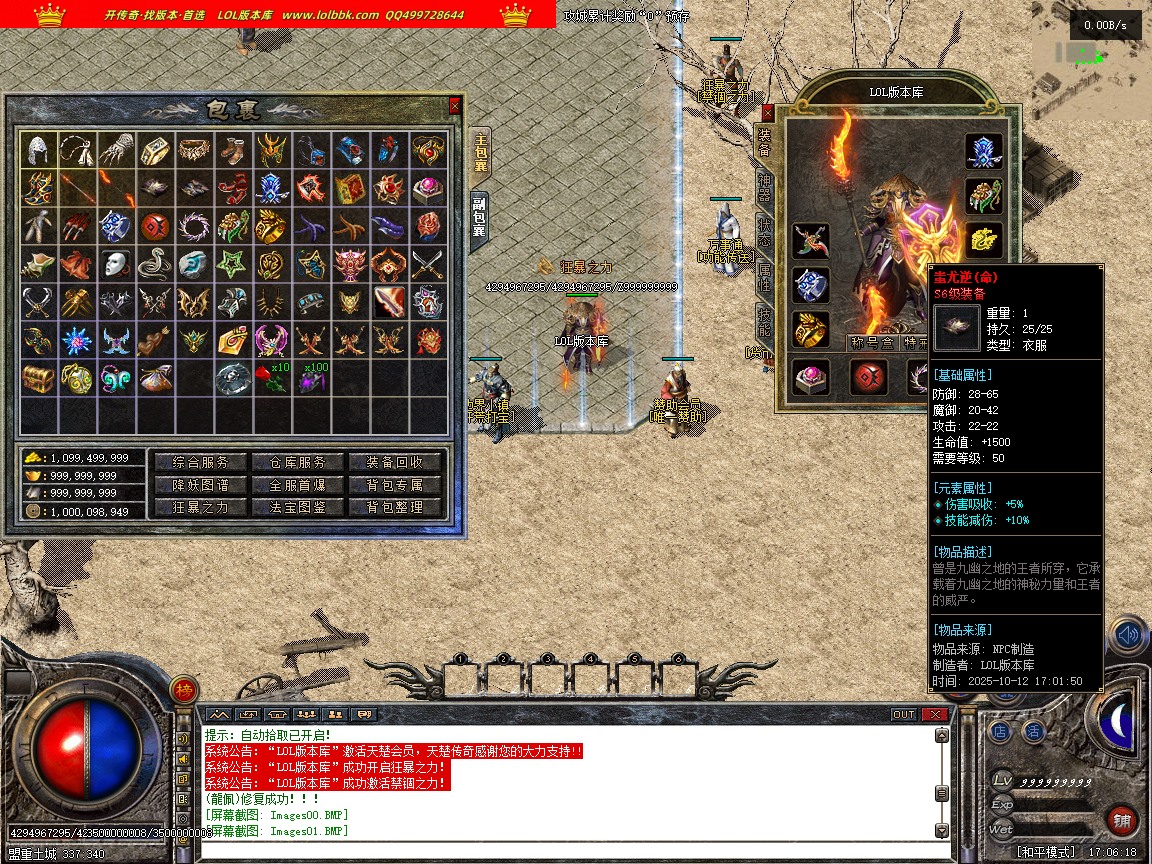Close the chat window with red X
The image size is (1152, 864).
pyautogui.click(x=934, y=714)
